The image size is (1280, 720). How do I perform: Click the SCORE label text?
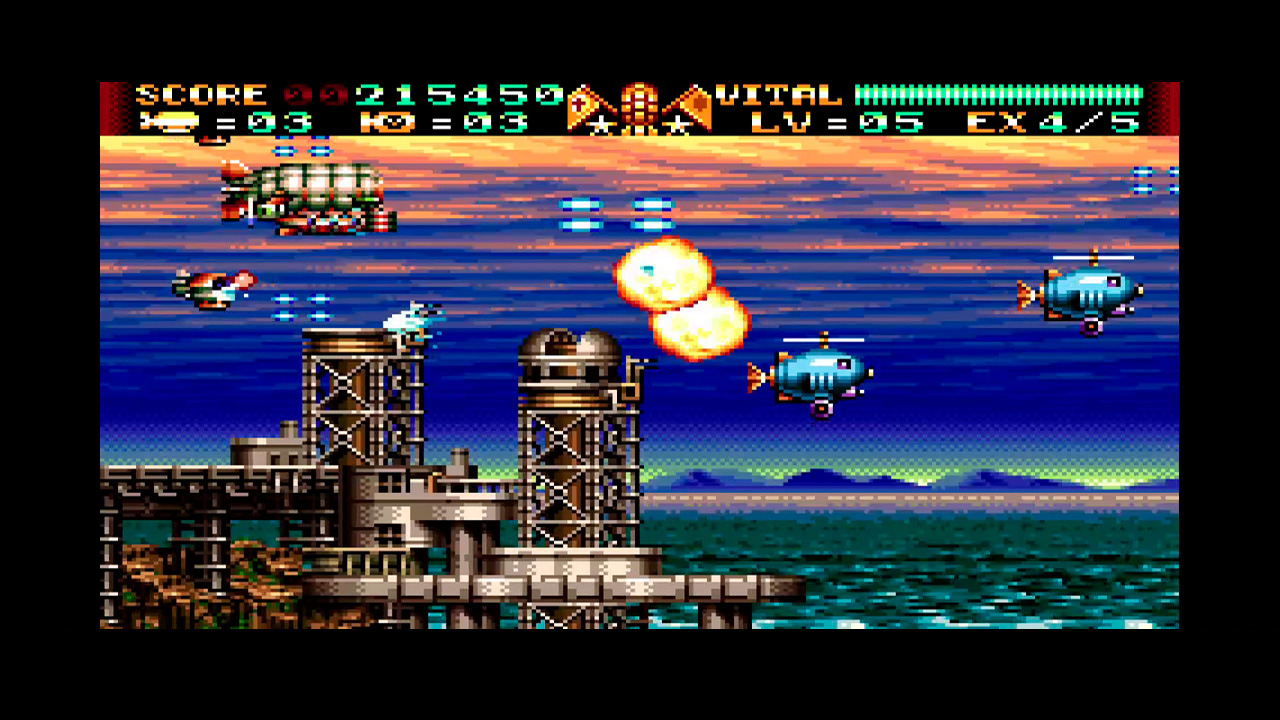[200, 95]
